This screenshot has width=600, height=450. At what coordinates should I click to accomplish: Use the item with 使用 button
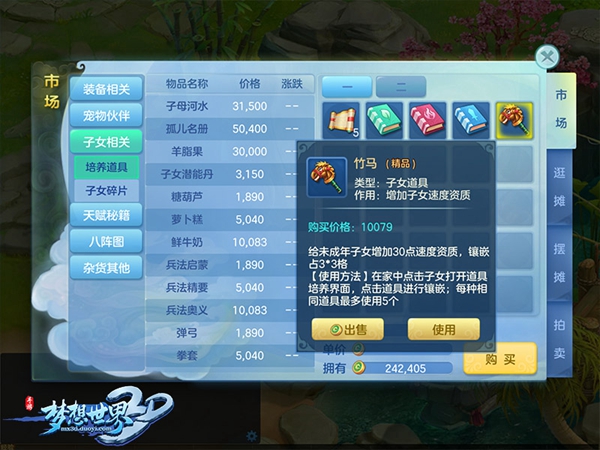pos(443,329)
